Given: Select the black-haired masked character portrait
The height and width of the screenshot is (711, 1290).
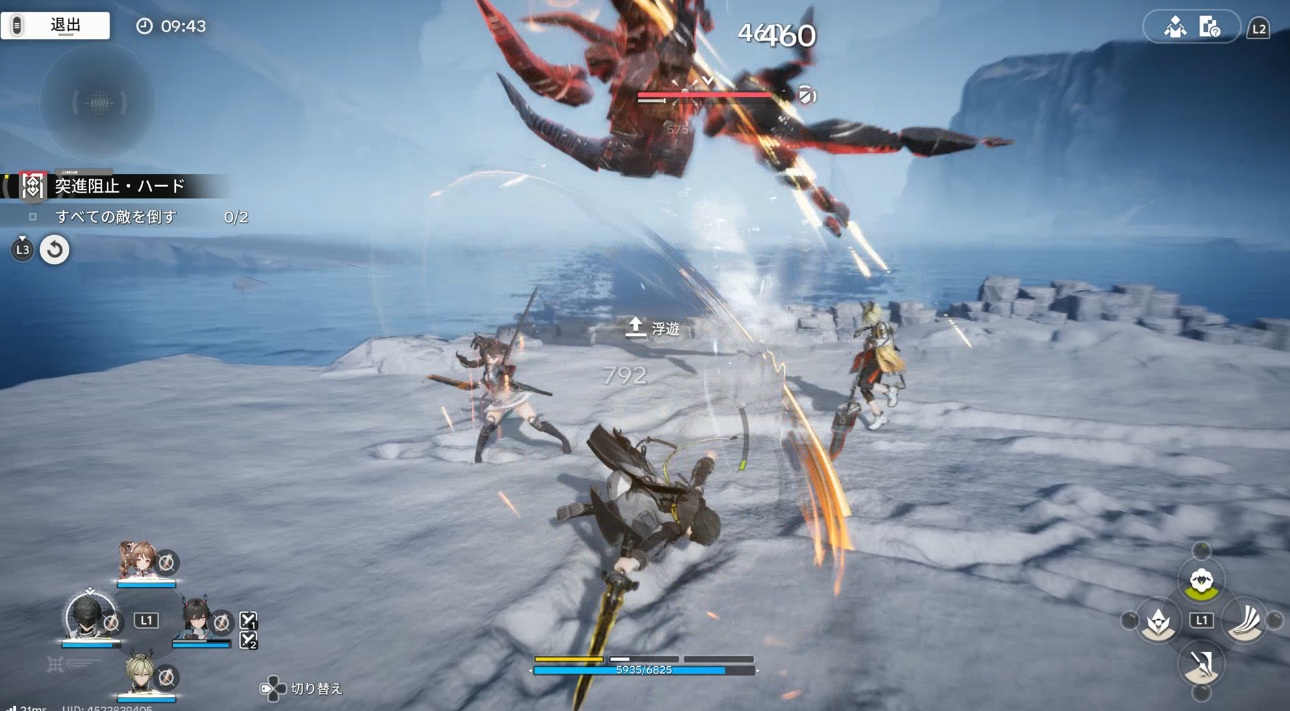Looking at the screenshot, I should click(89, 618).
